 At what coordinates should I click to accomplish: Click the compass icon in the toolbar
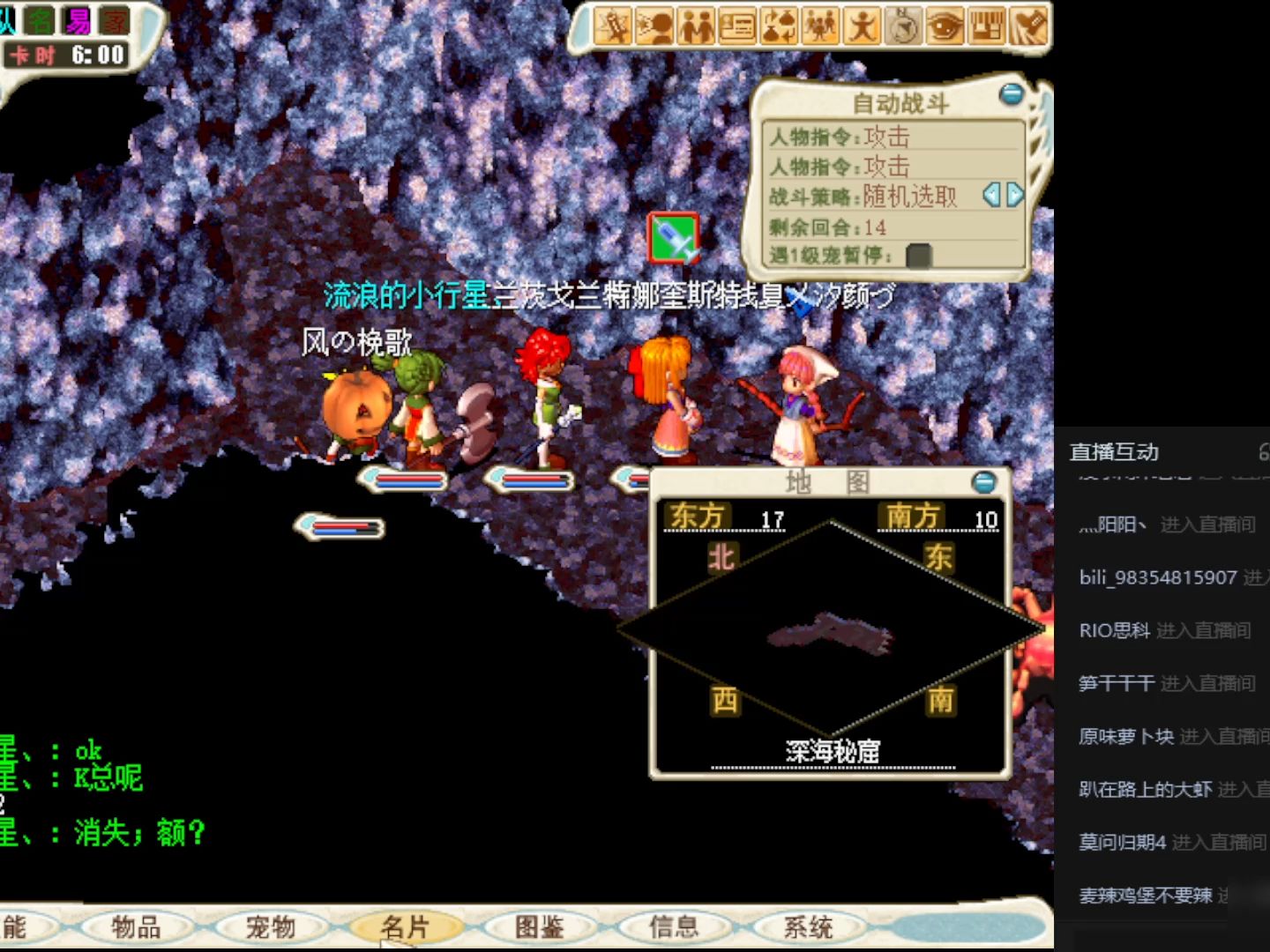click(905, 27)
